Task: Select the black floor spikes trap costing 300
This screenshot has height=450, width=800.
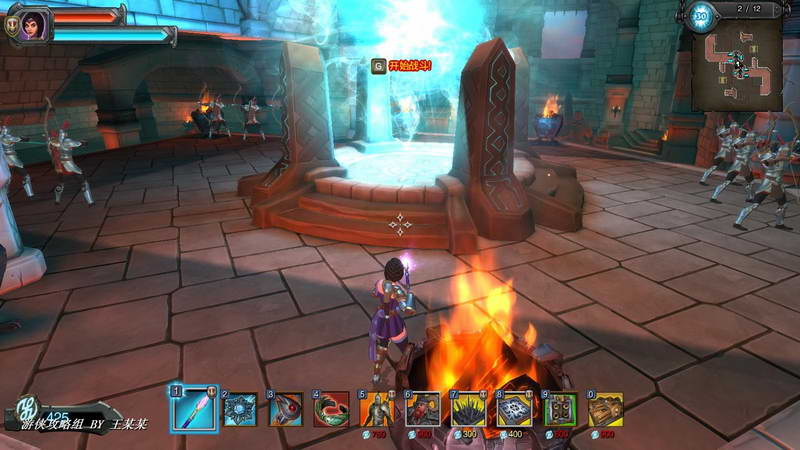Action: [469, 410]
